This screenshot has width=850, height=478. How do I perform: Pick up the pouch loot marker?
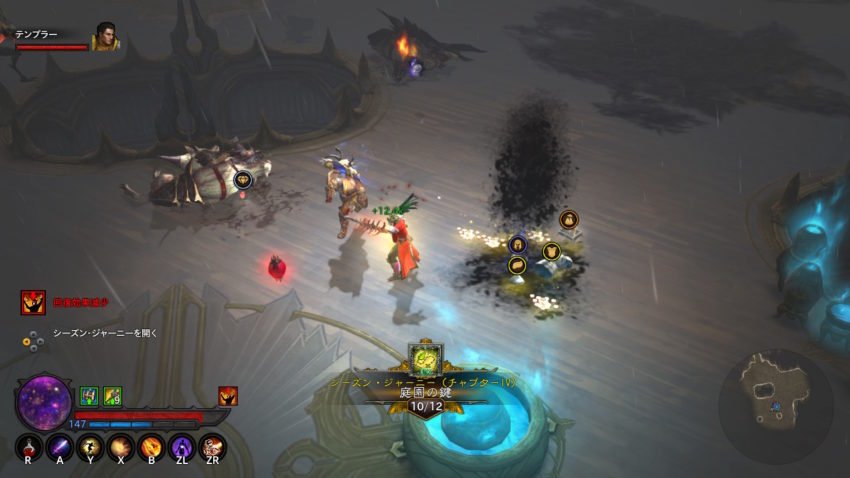(x=567, y=218)
